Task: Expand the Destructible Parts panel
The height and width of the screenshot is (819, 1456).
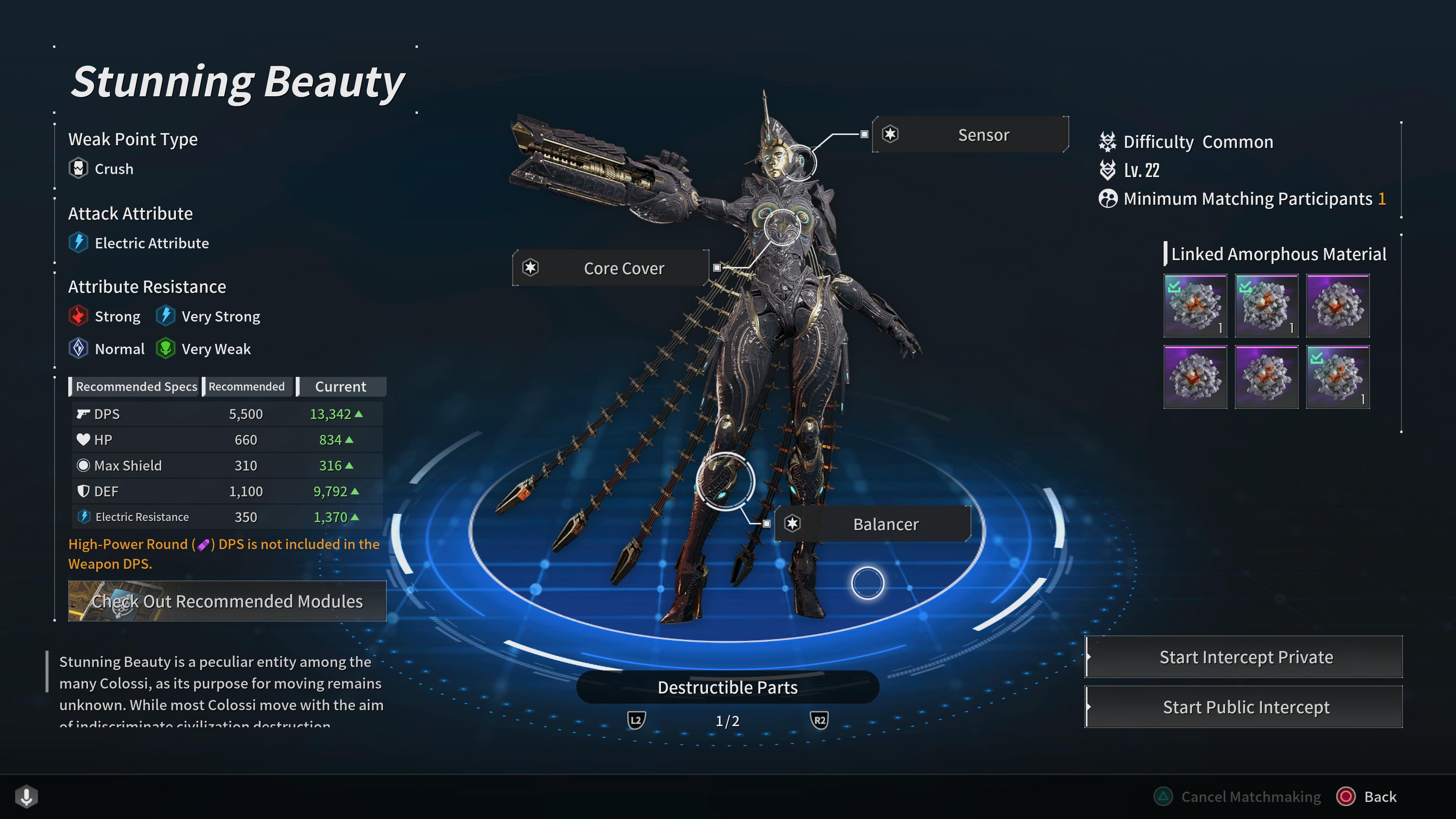Action: tap(727, 687)
